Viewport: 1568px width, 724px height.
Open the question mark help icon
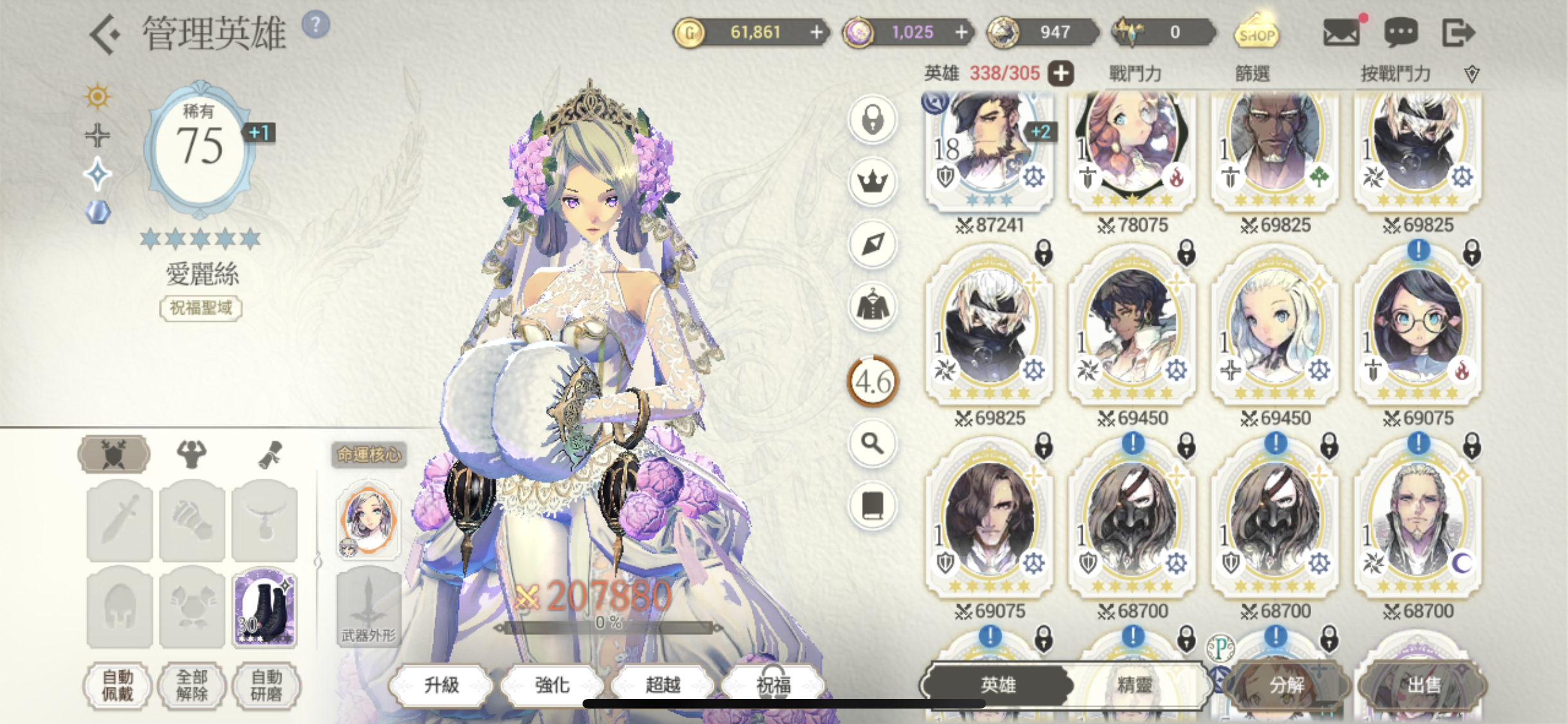pyautogui.click(x=315, y=26)
